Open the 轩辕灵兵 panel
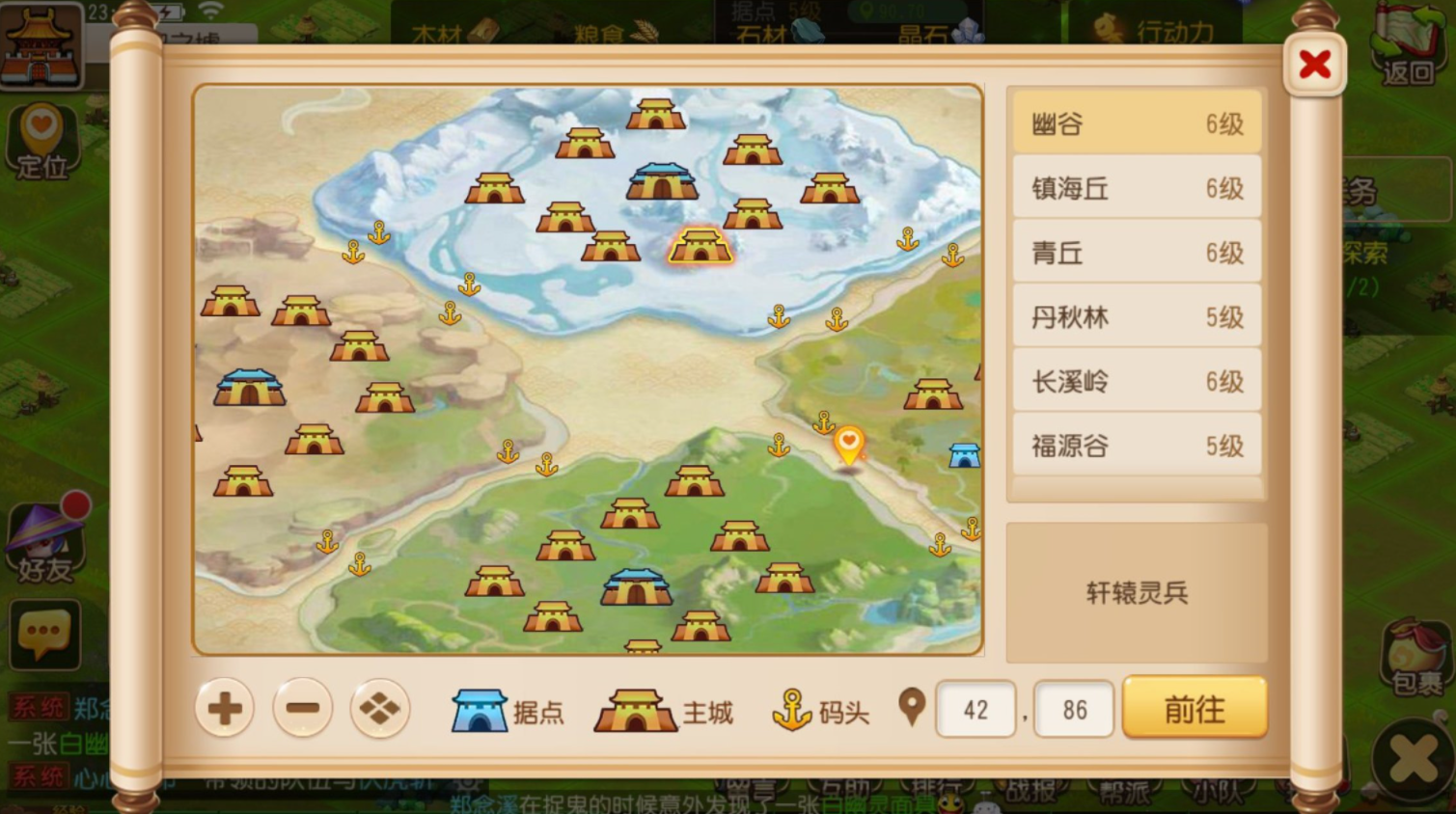The width and height of the screenshot is (1456, 814). point(1135,593)
